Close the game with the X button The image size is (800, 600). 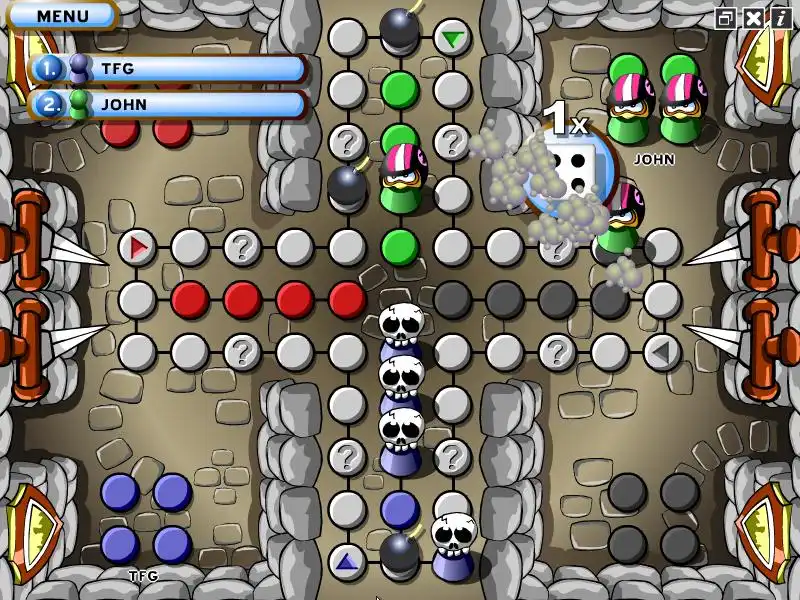coord(753,18)
